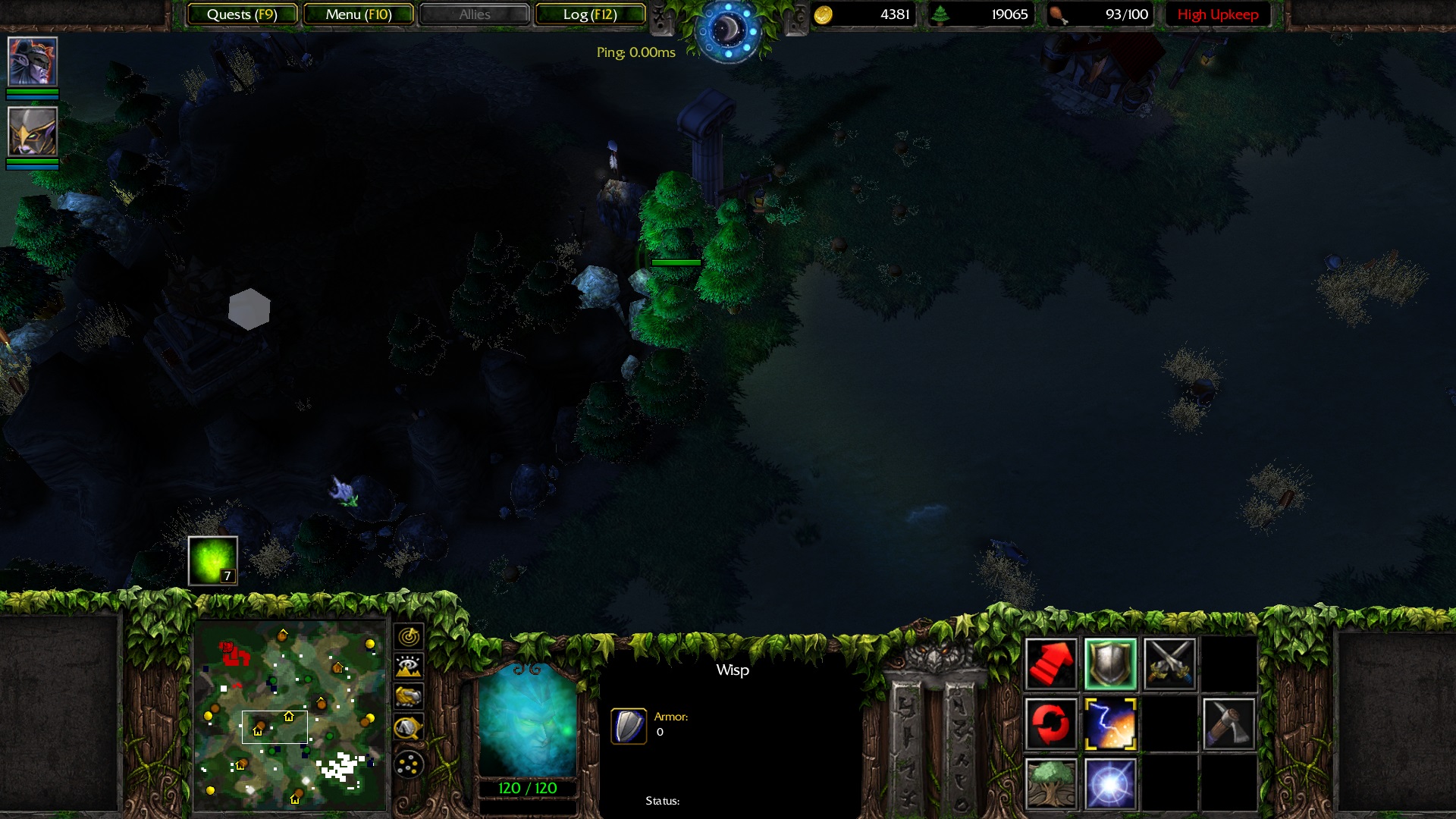Toggle formation movement below the minimap

[407, 762]
